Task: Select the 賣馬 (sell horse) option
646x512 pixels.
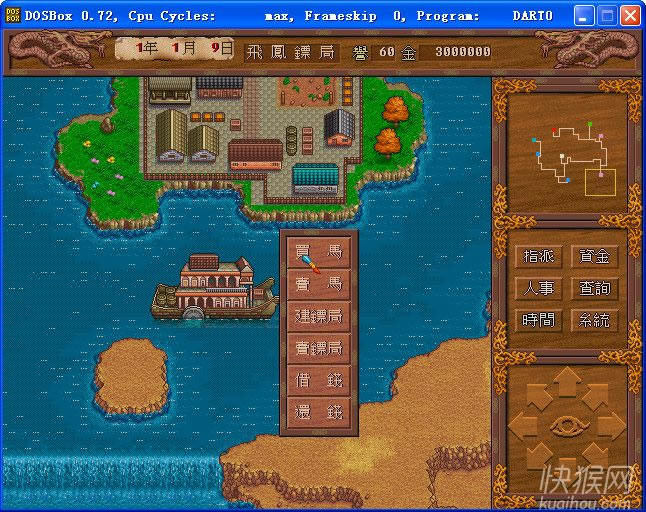Action: 318,285
